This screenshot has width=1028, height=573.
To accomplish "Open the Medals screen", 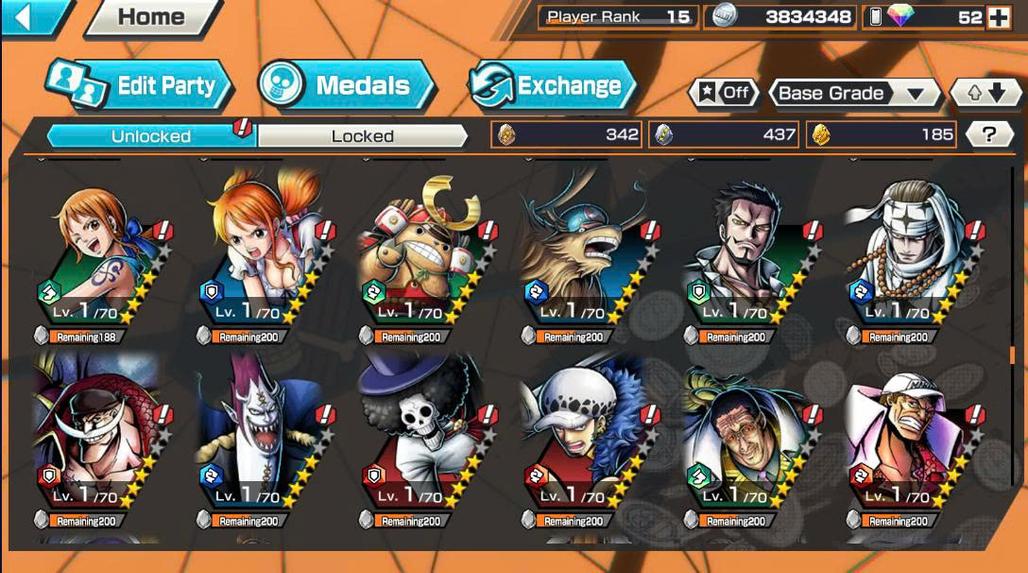I will (x=347, y=86).
